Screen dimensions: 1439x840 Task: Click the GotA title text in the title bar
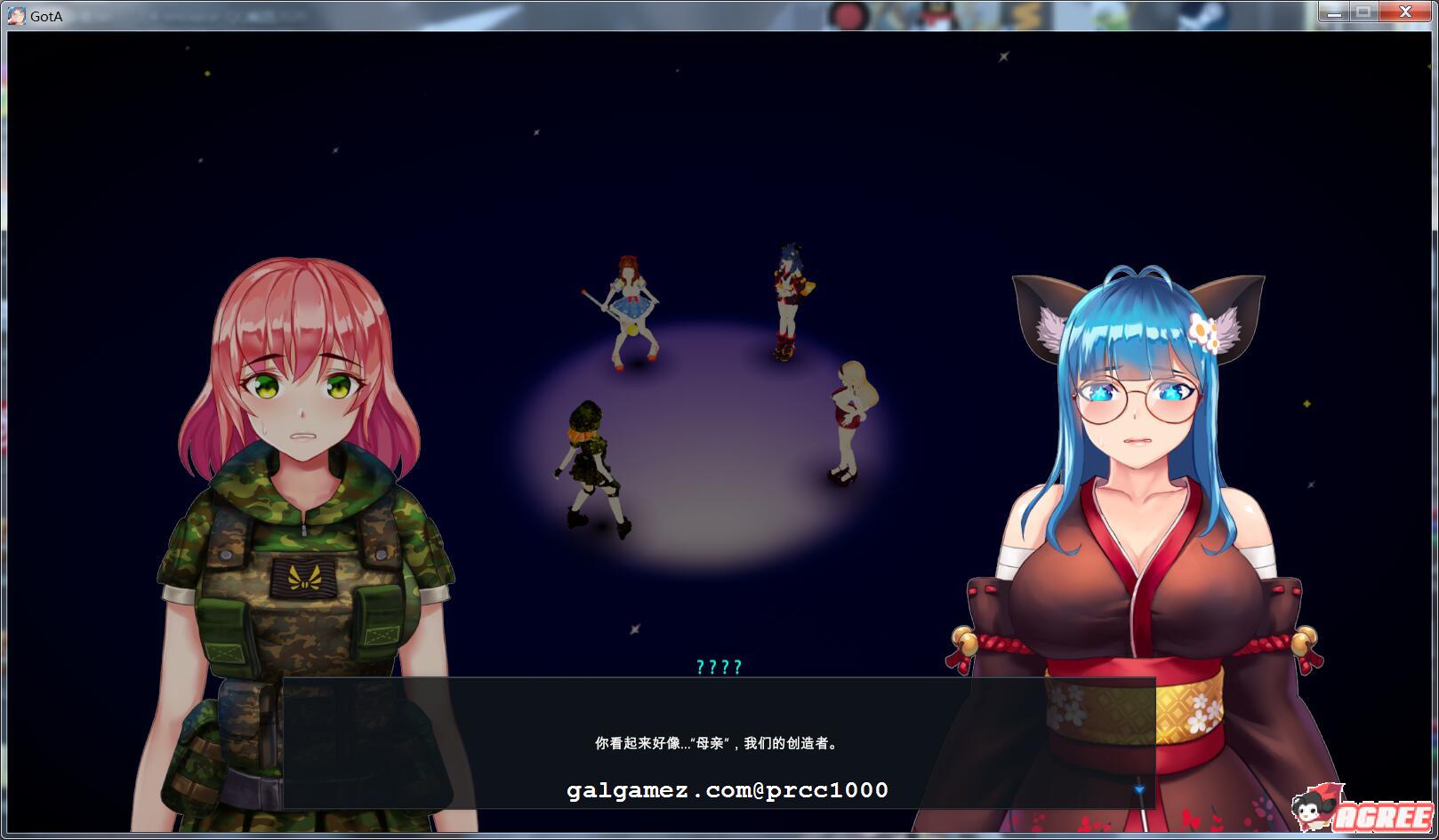[x=46, y=13]
